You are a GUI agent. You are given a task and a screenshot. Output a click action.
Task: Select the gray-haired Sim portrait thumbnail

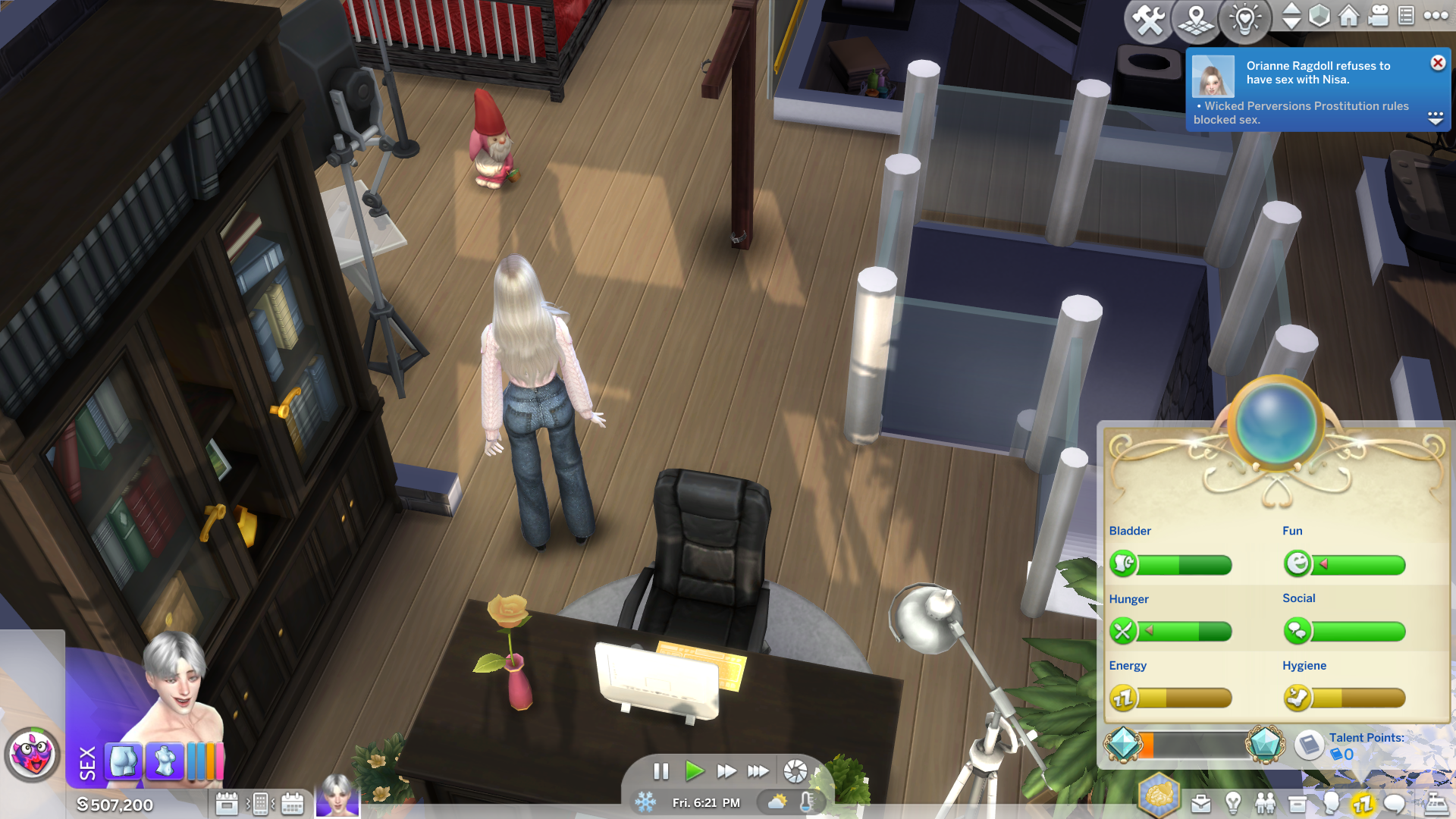tap(337, 795)
